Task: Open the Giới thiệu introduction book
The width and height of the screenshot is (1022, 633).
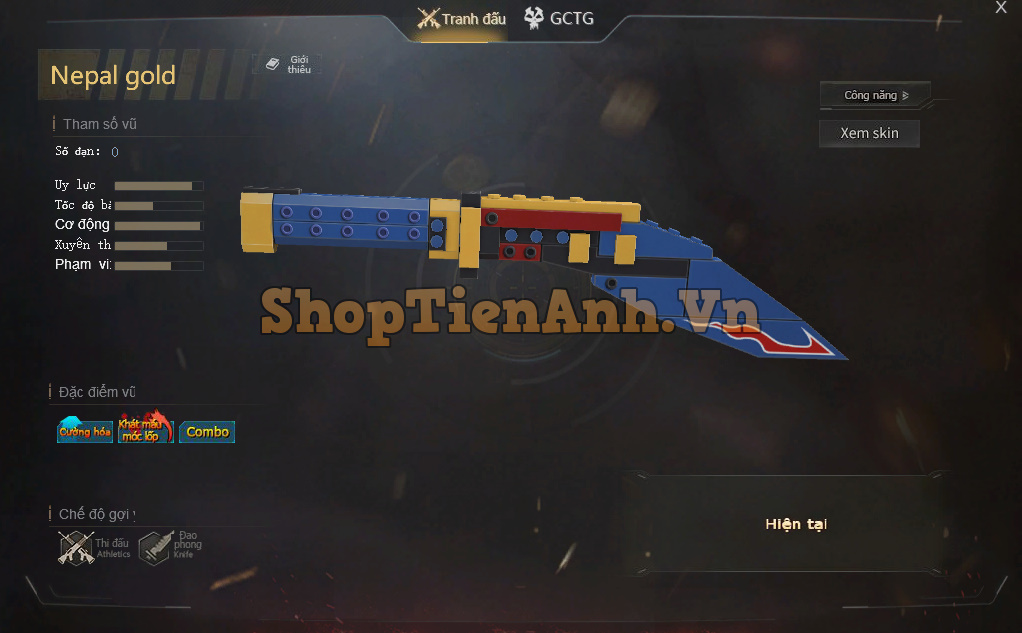Action: 288,65
